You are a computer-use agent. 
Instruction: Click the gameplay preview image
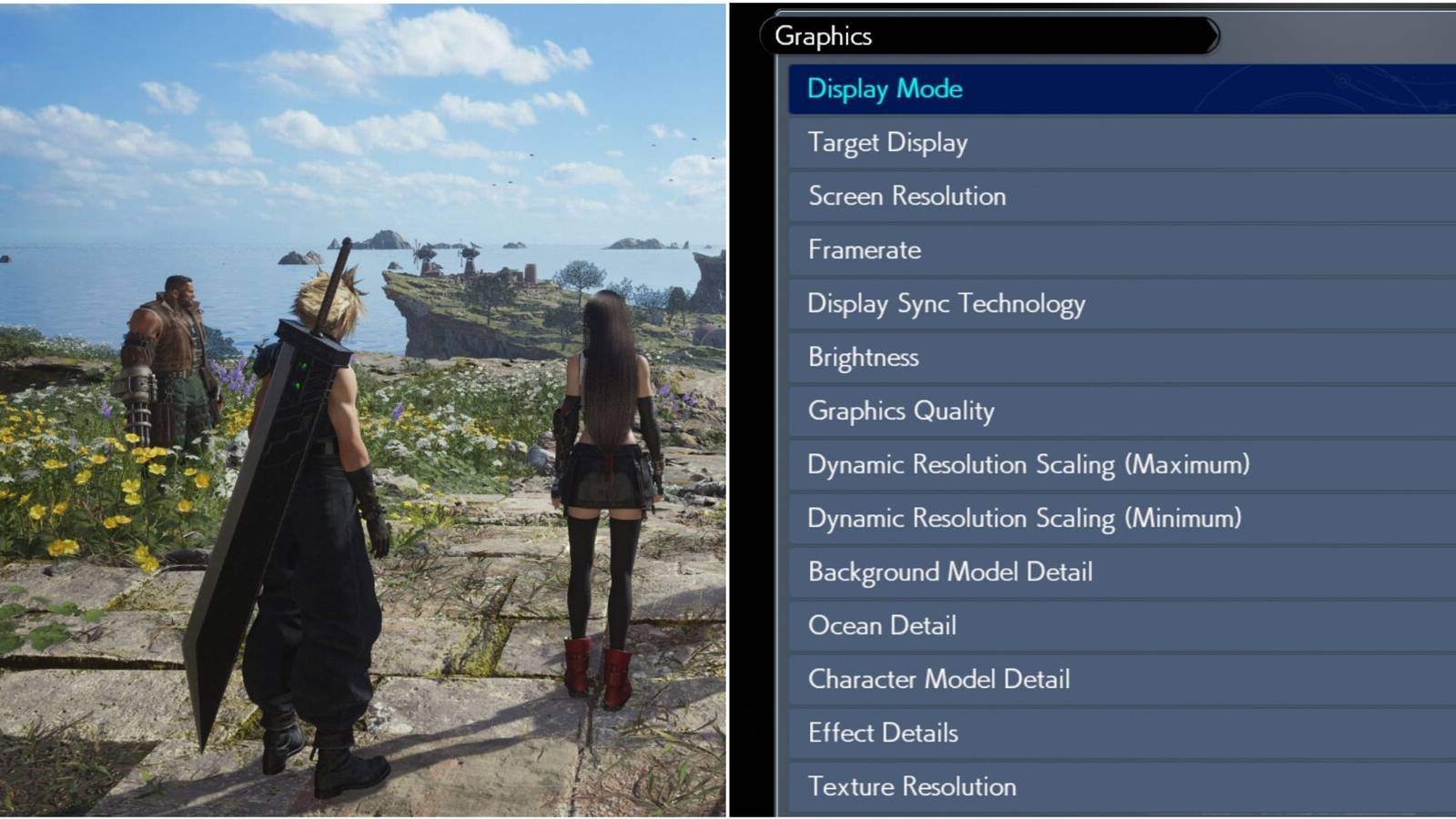pos(364,409)
